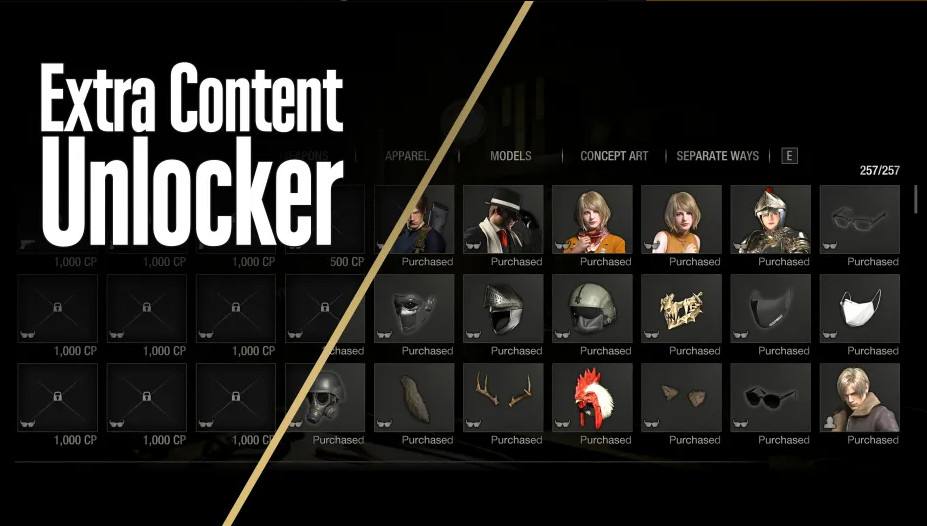This screenshot has height=526, width=927.
Task: Select the clear-frame eyeglasses accessory
Action: 859,219
